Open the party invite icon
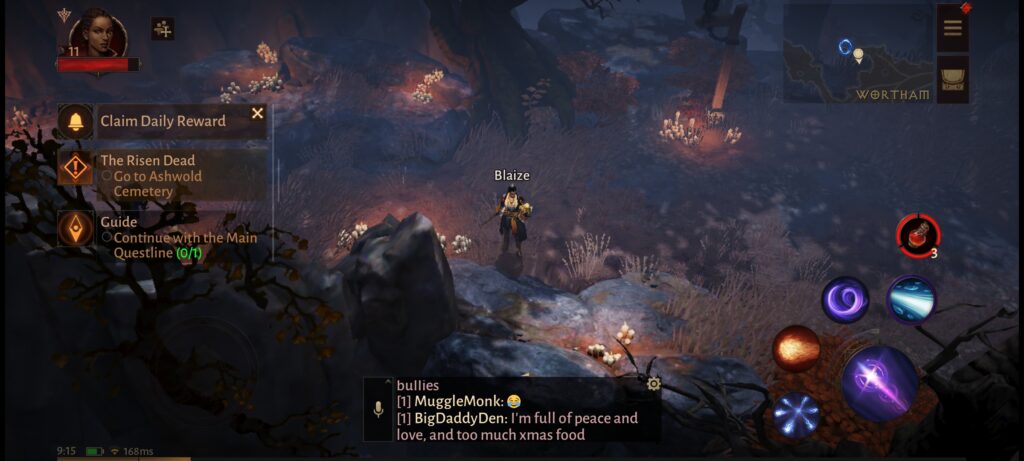The height and width of the screenshot is (461, 1024). coord(163,29)
